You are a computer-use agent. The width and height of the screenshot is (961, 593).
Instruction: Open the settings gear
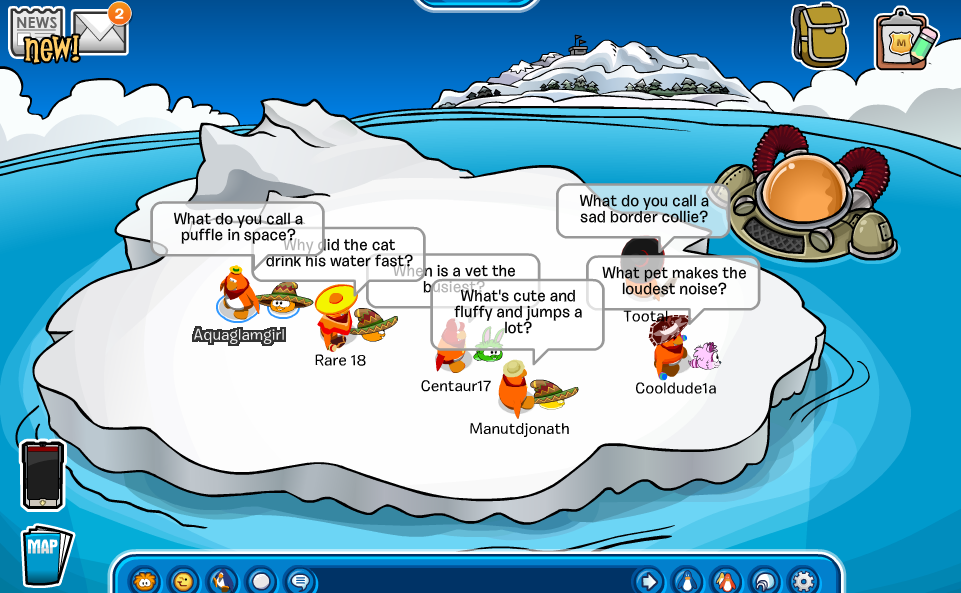803,580
